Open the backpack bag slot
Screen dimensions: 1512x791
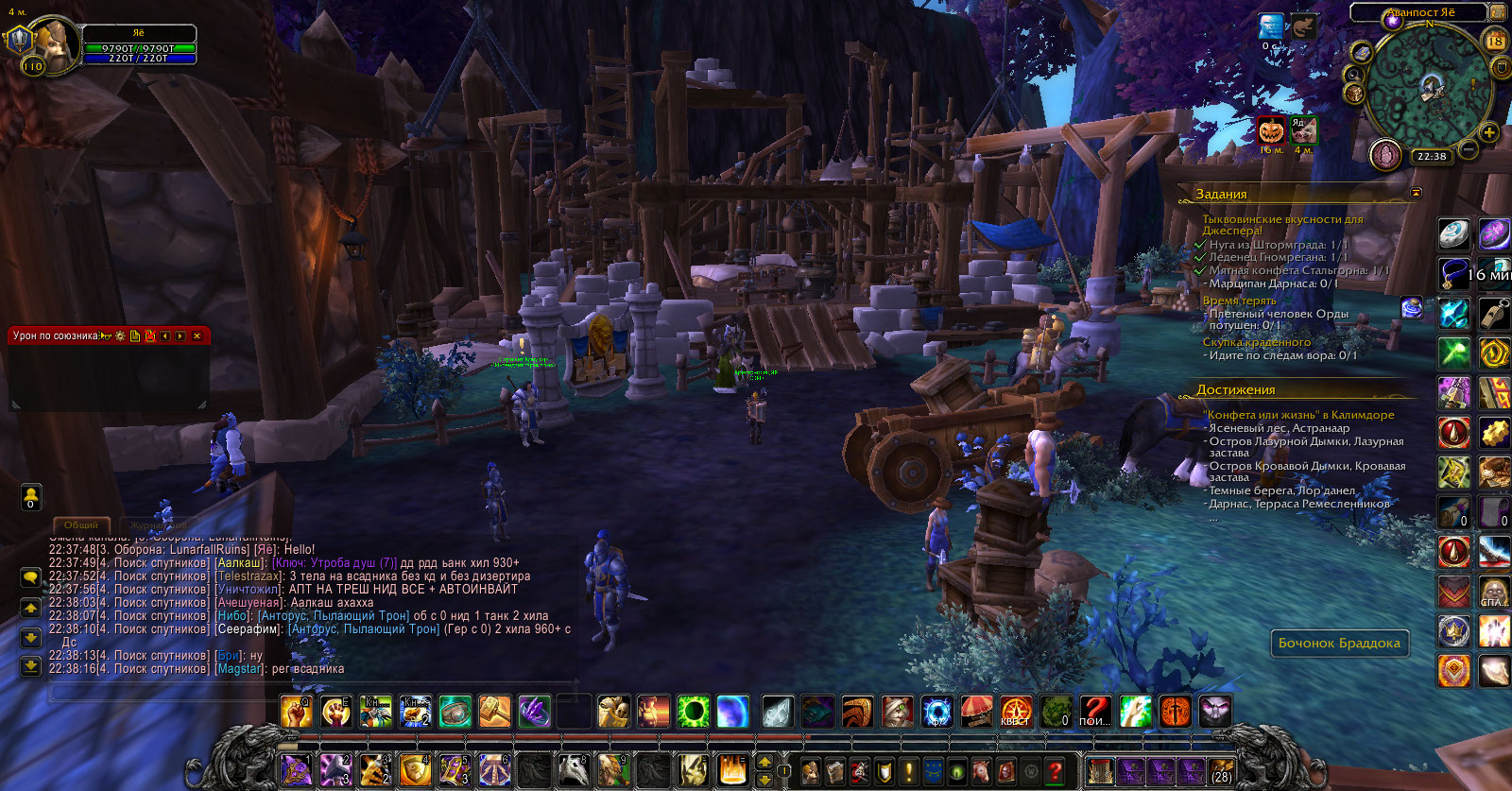pyautogui.click(x=1221, y=771)
